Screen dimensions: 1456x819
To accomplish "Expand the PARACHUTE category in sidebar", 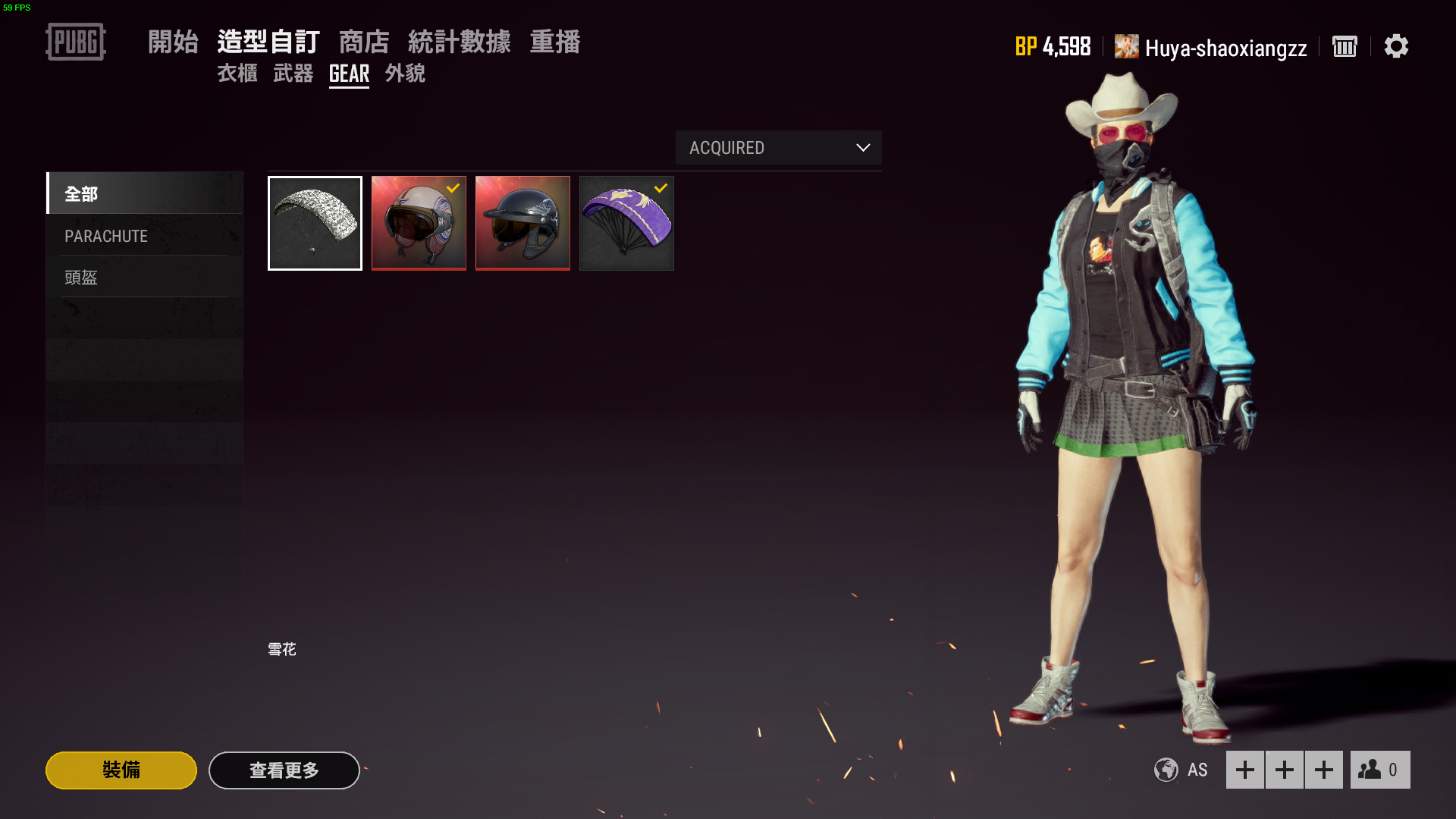I will point(105,236).
